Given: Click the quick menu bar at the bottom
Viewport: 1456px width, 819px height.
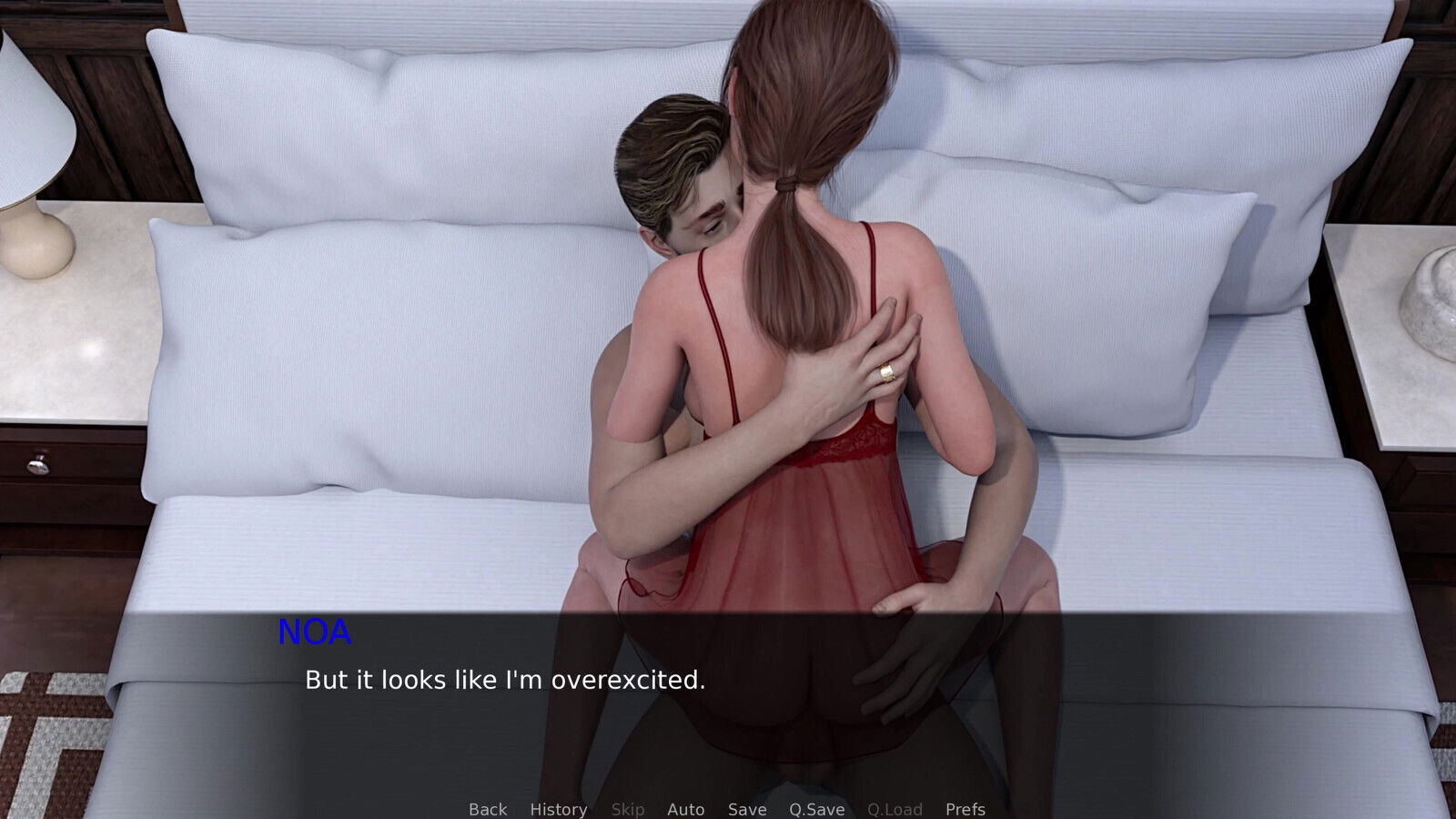Looking at the screenshot, I should click(726, 809).
